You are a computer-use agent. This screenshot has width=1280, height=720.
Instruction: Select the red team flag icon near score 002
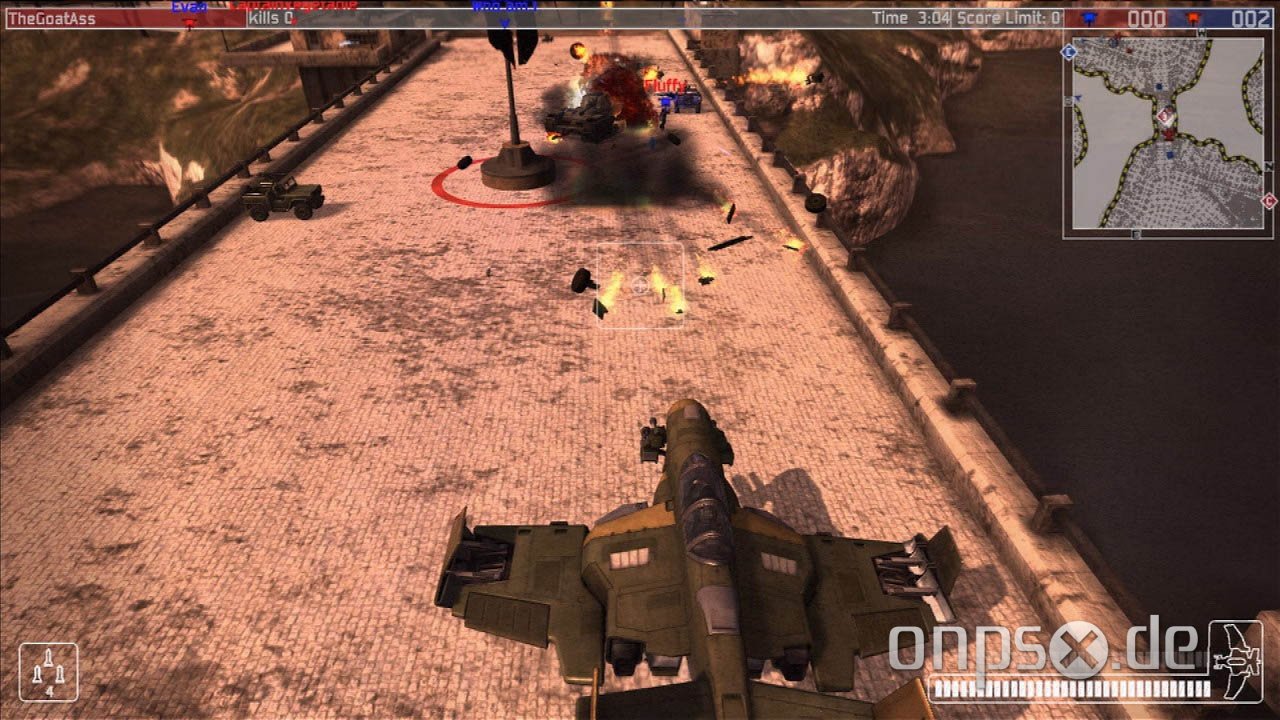[1196, 14]
